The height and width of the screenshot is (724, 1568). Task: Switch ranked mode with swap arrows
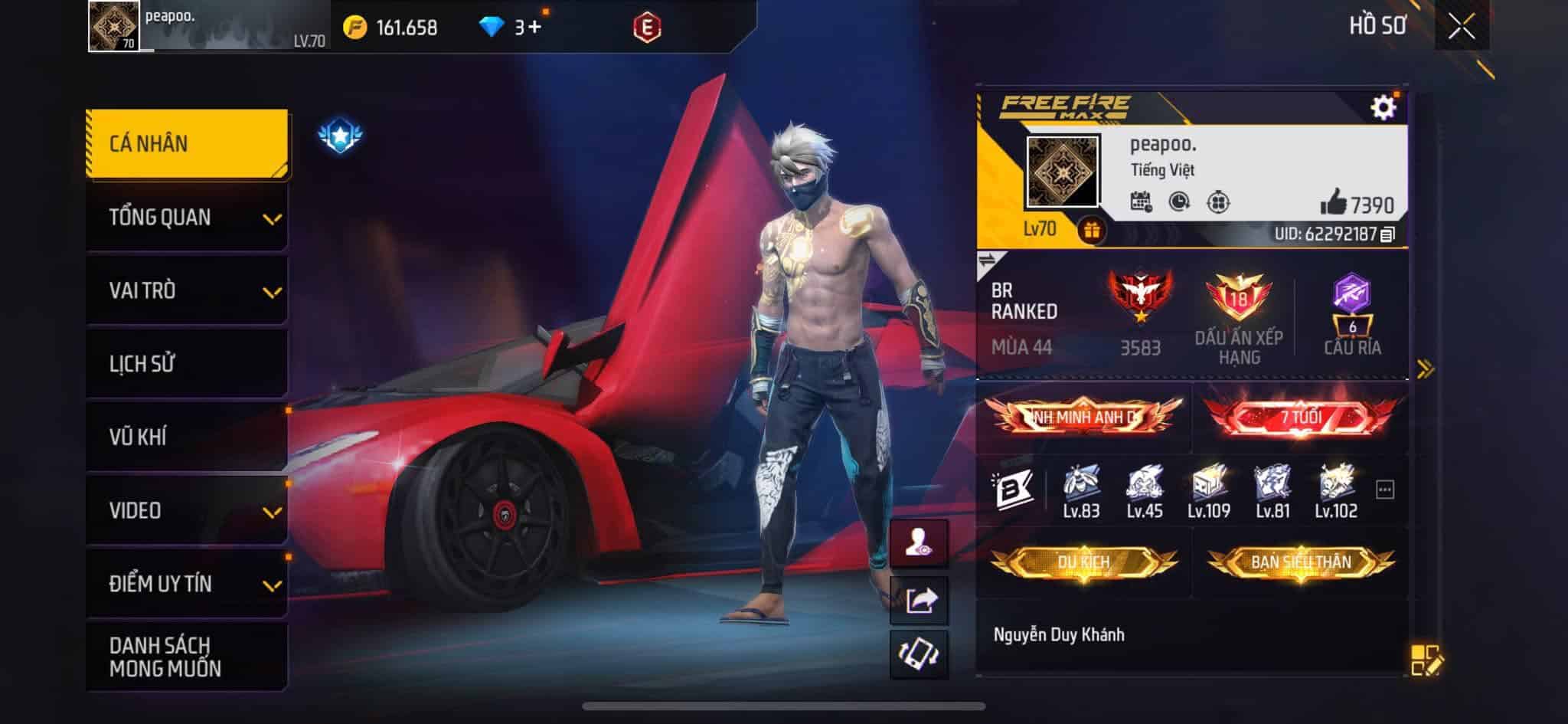[x=988, y=261]
